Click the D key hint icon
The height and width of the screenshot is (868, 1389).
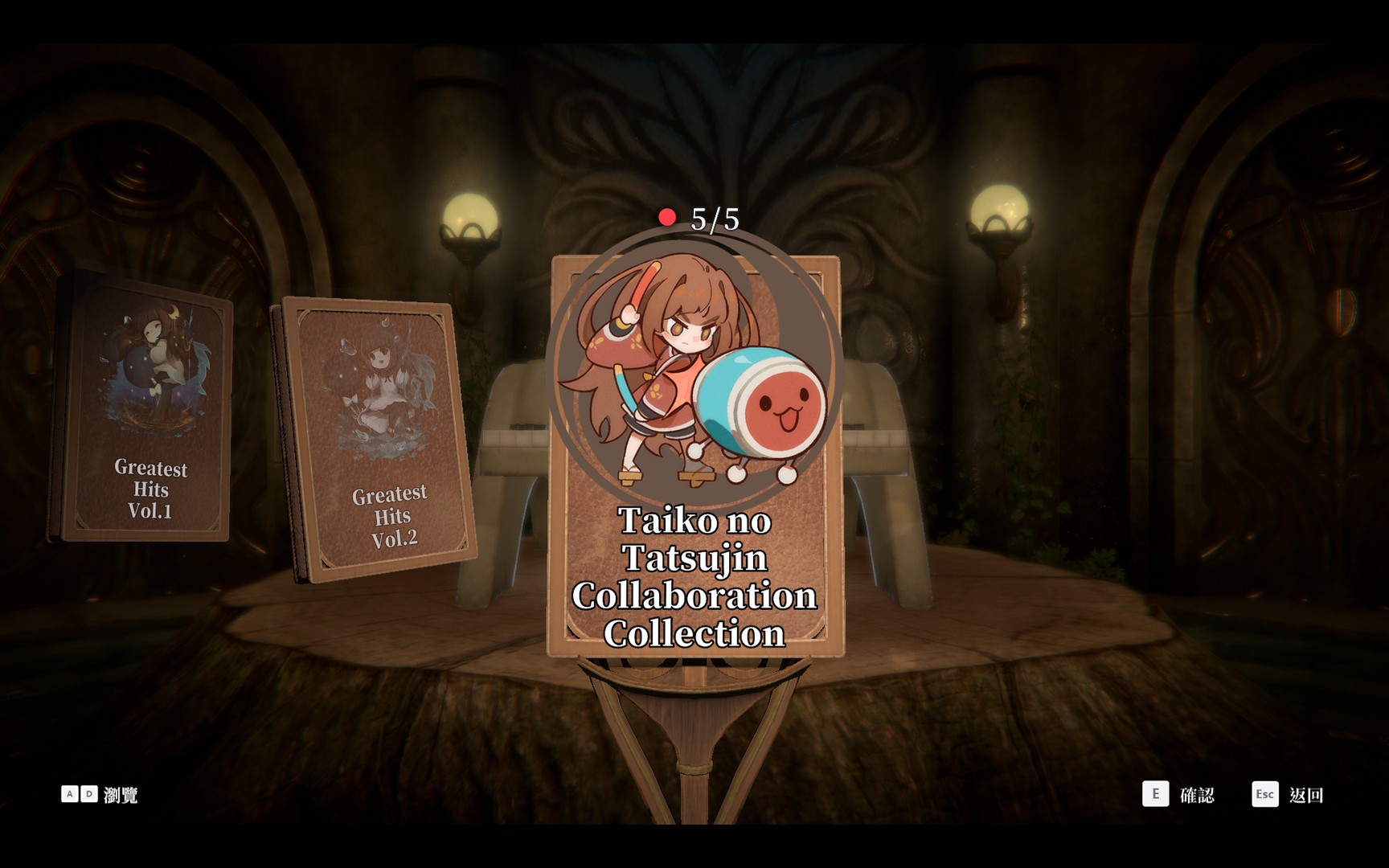pyautogui.click(x=90, y=796)
